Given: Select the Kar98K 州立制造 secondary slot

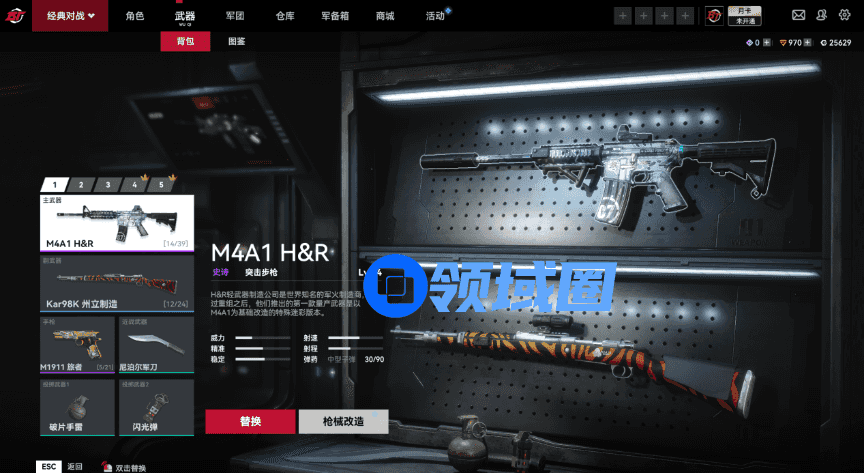Looking at the screenshot, I should [117, 284].
